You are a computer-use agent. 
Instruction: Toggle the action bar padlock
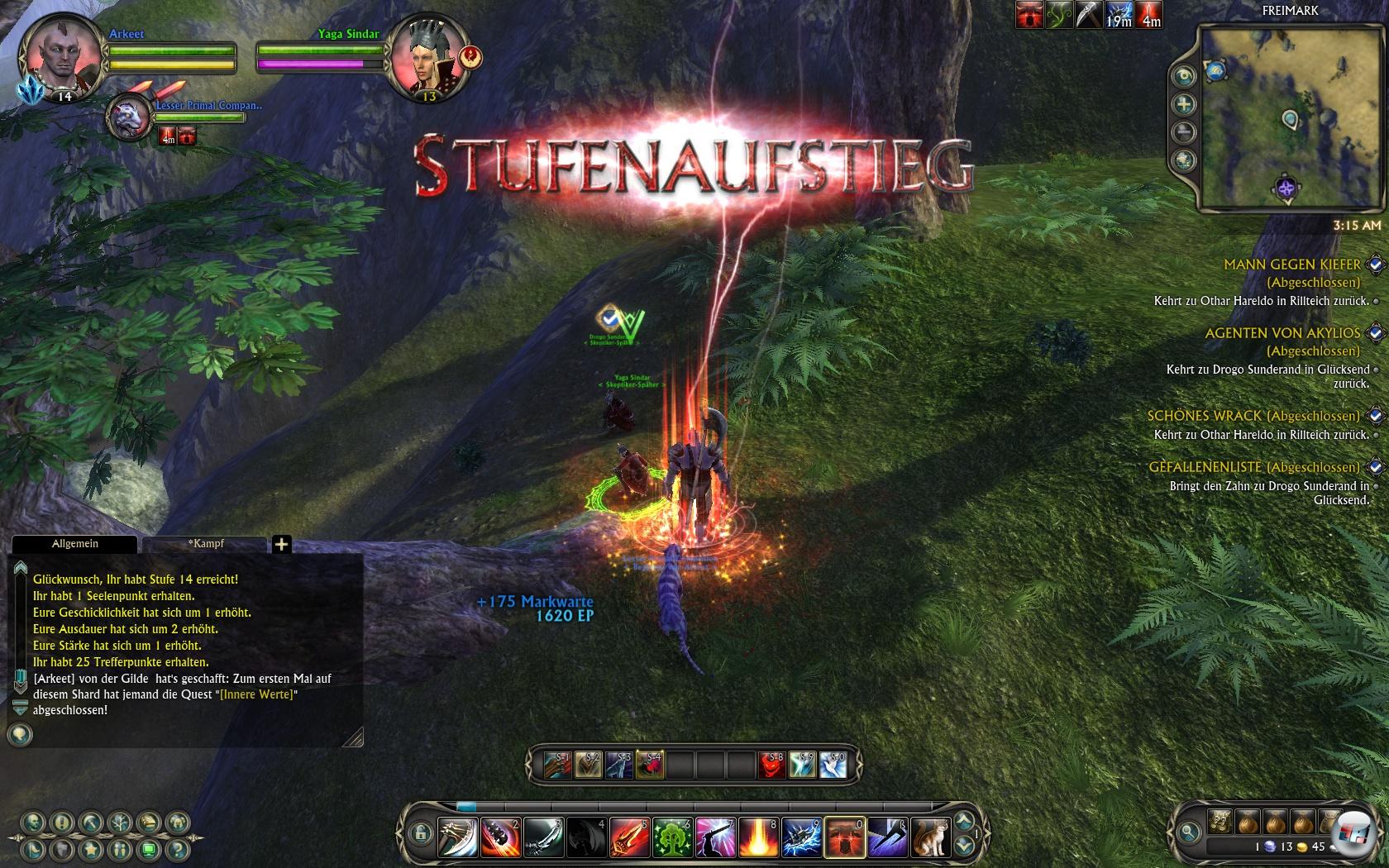click(420, 832)
